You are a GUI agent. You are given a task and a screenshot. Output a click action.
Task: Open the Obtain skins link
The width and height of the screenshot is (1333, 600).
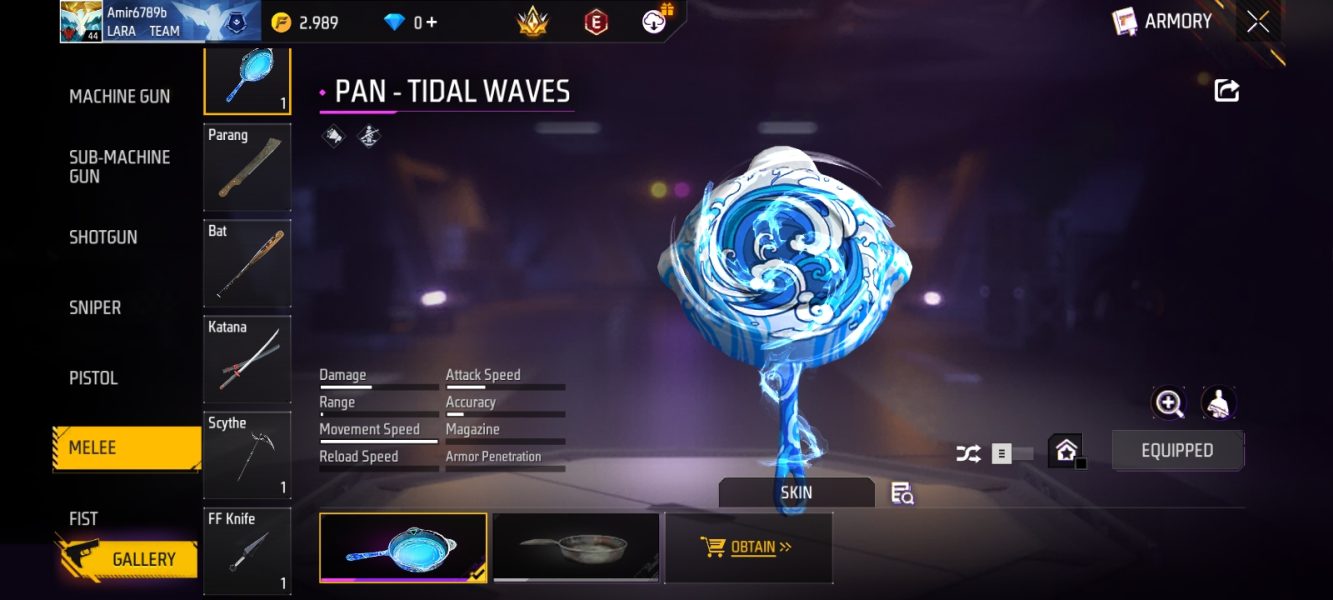point(748,547)
